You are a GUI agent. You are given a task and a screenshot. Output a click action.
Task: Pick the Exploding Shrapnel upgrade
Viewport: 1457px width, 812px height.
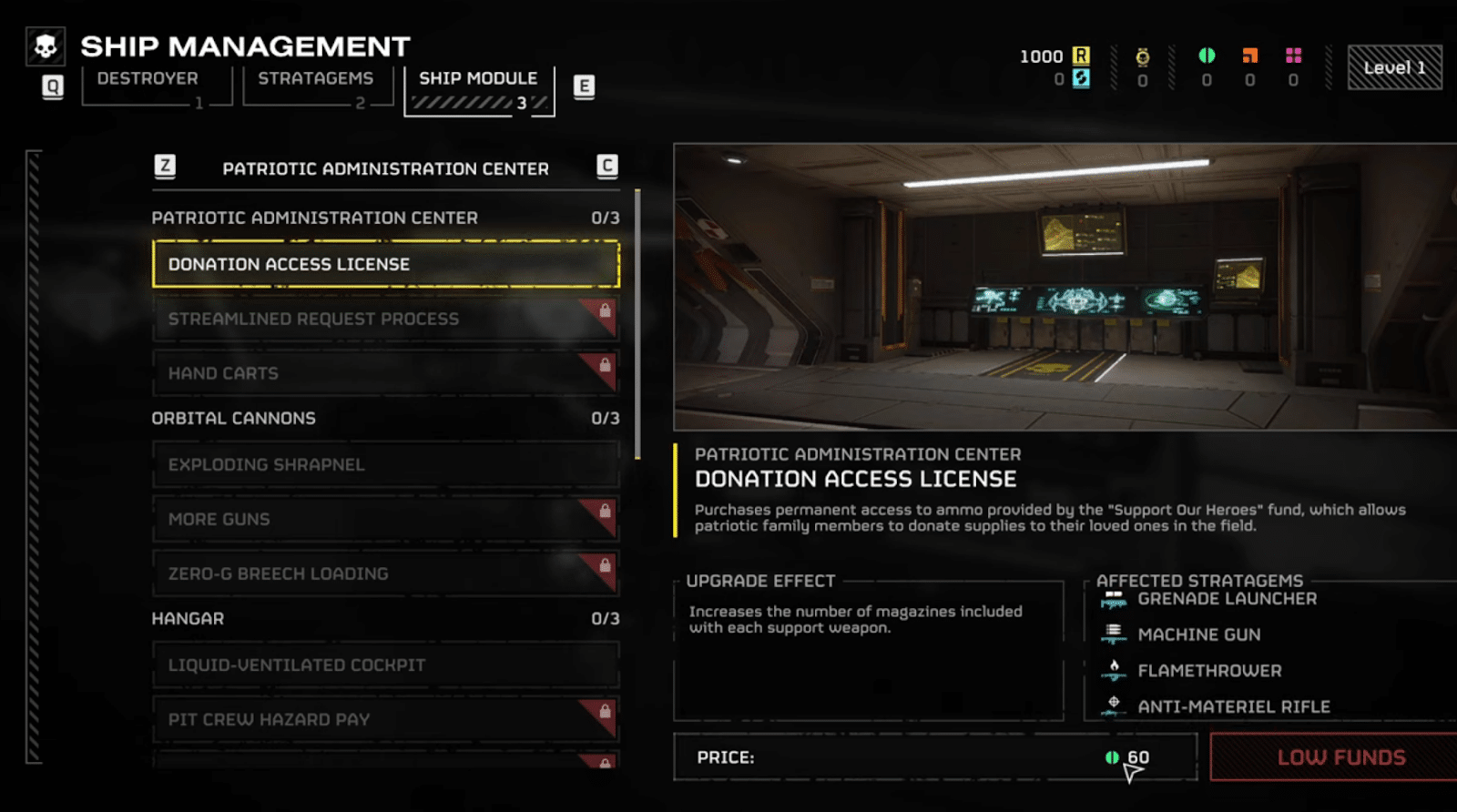pos(385,464)
